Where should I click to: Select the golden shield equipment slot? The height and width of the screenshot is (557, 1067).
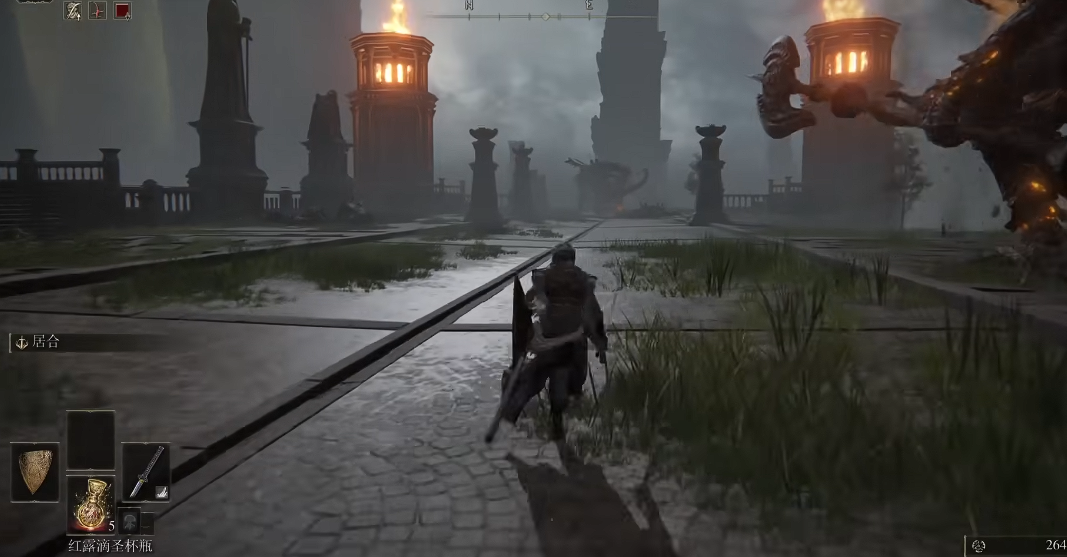35,472
